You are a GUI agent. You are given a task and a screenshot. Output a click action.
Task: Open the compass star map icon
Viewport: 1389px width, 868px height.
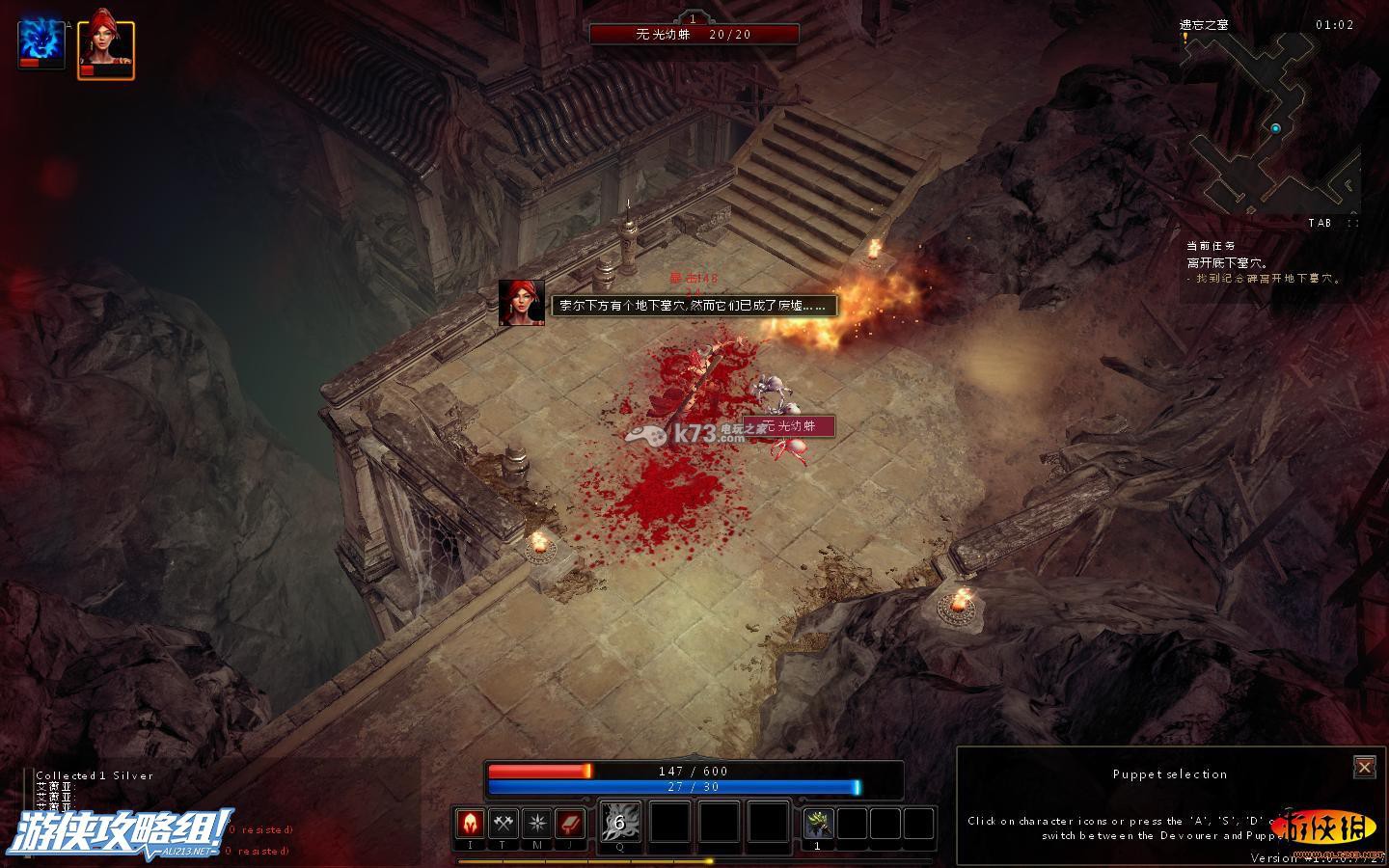[537, 824]
